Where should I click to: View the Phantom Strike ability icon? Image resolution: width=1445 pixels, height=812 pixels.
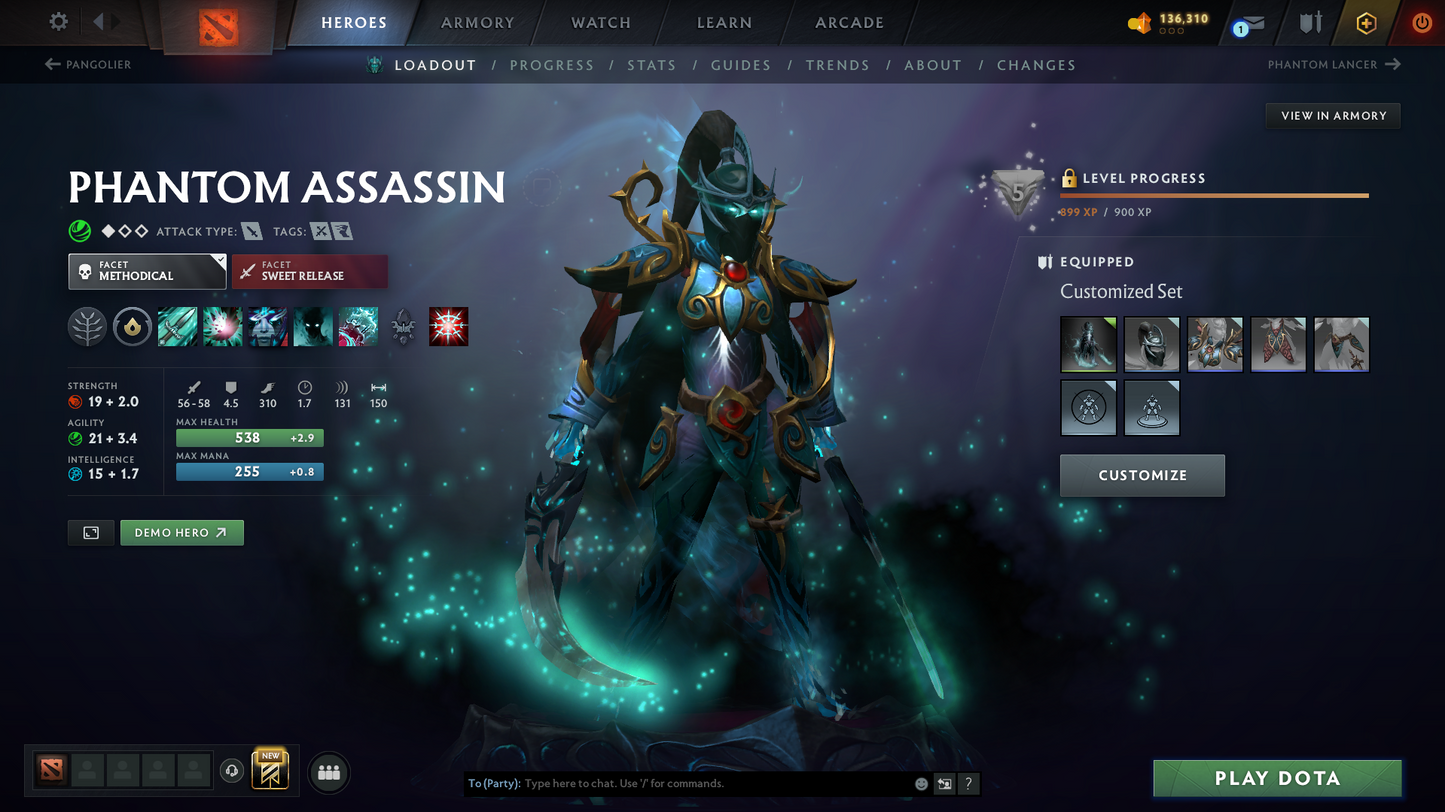[x=222, y=326]
